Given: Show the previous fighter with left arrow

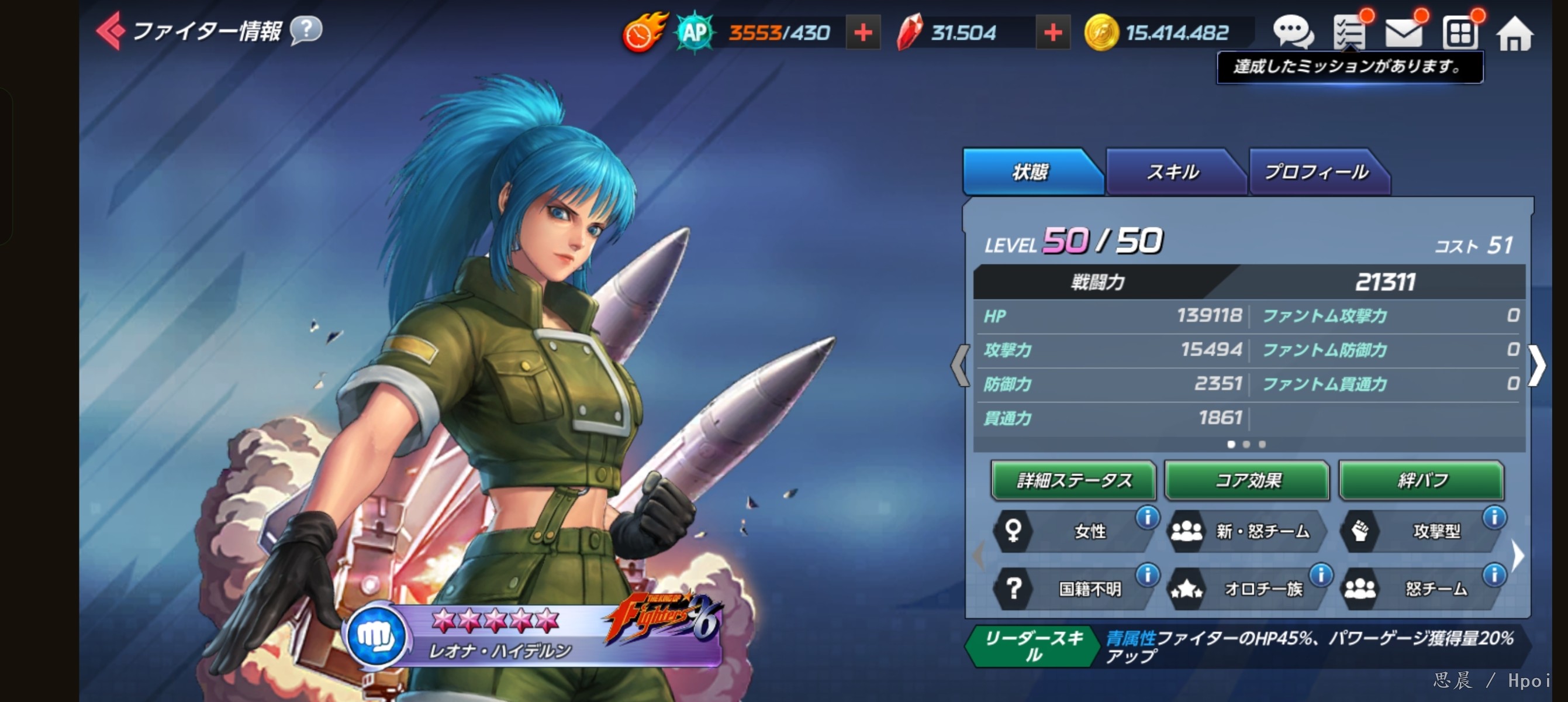Looking at the screenshot, I should click(x=959, y=365).
